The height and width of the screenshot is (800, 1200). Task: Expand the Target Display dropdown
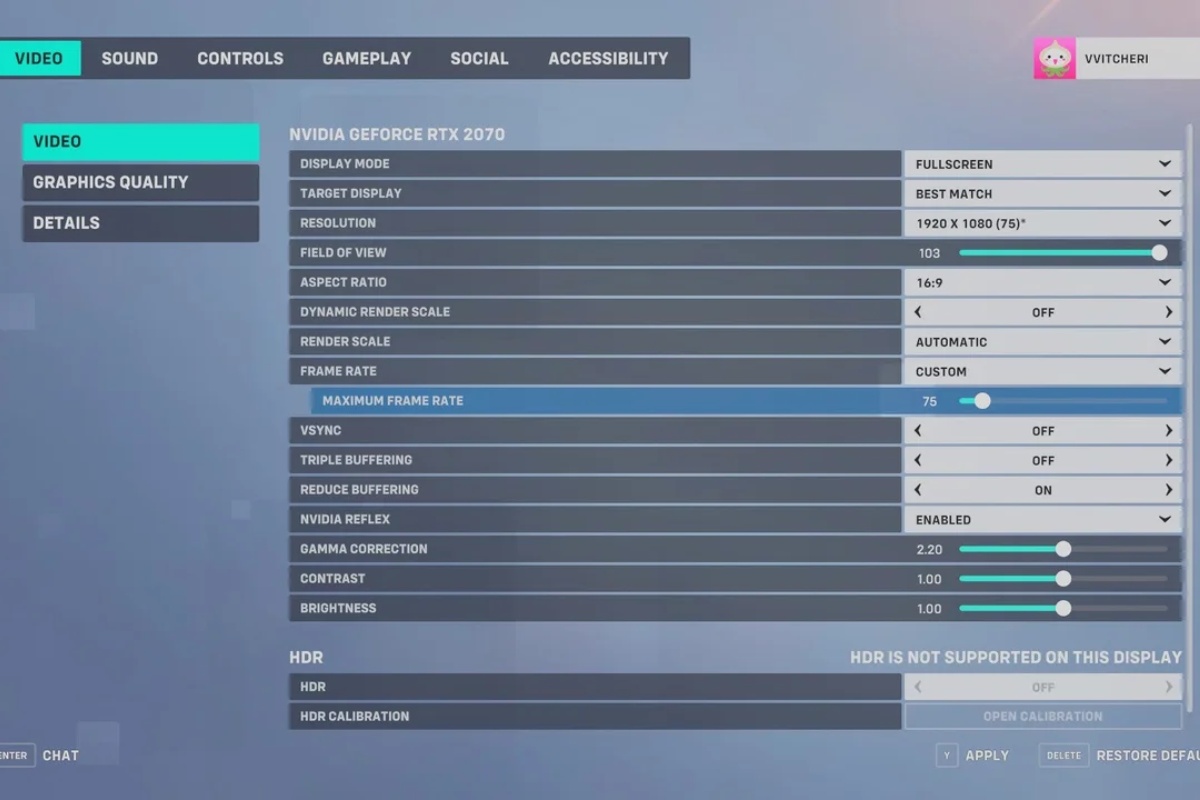(x=1042, y=193)
